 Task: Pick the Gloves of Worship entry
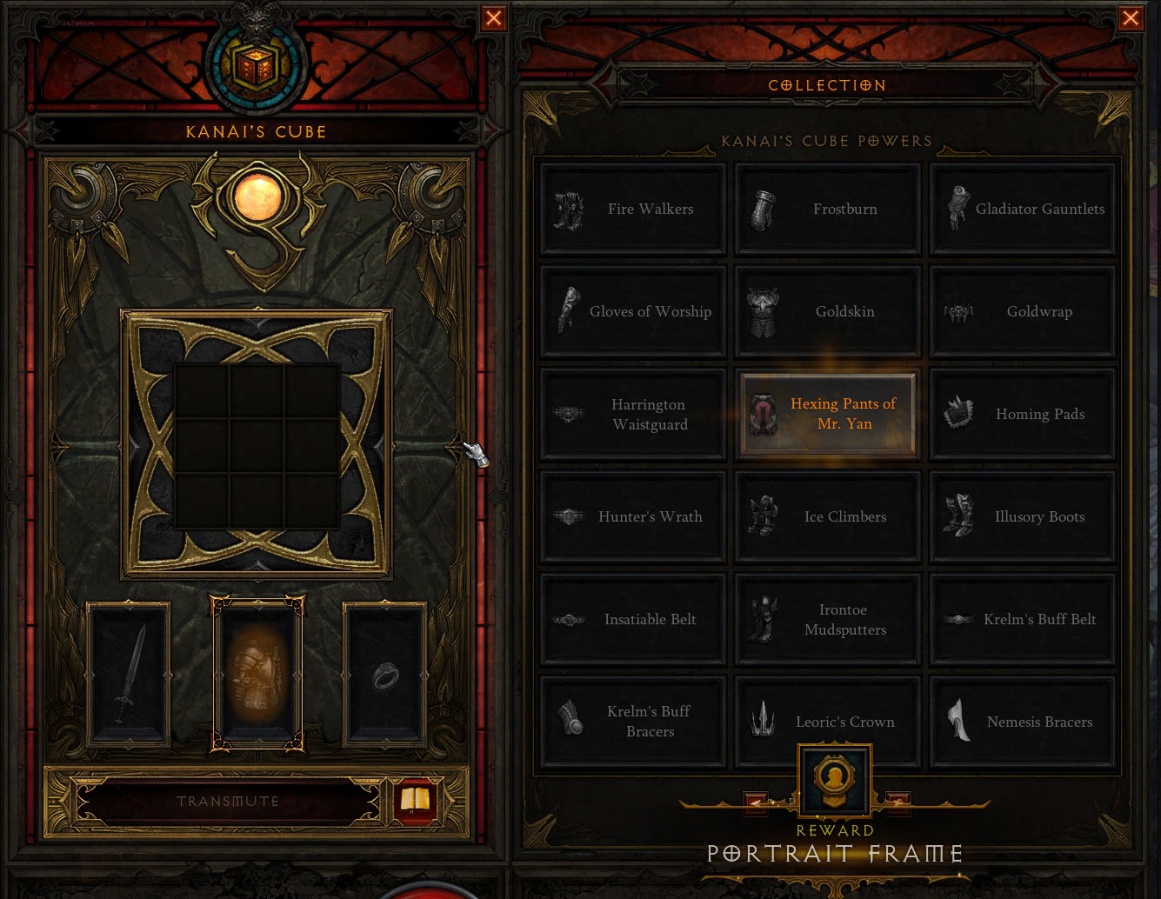633,311
